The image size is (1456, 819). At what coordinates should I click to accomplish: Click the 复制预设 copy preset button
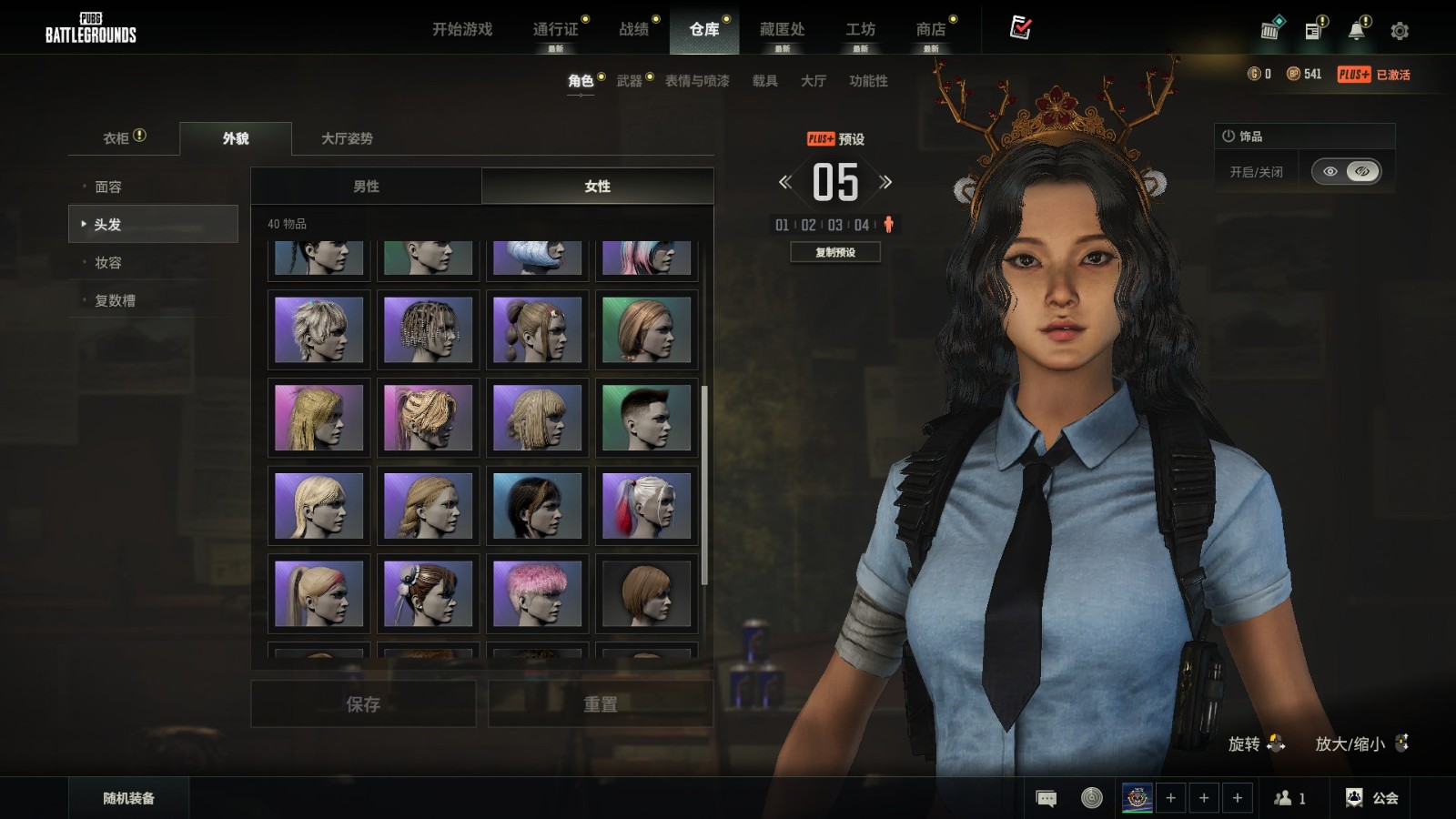tap(835, 252)
